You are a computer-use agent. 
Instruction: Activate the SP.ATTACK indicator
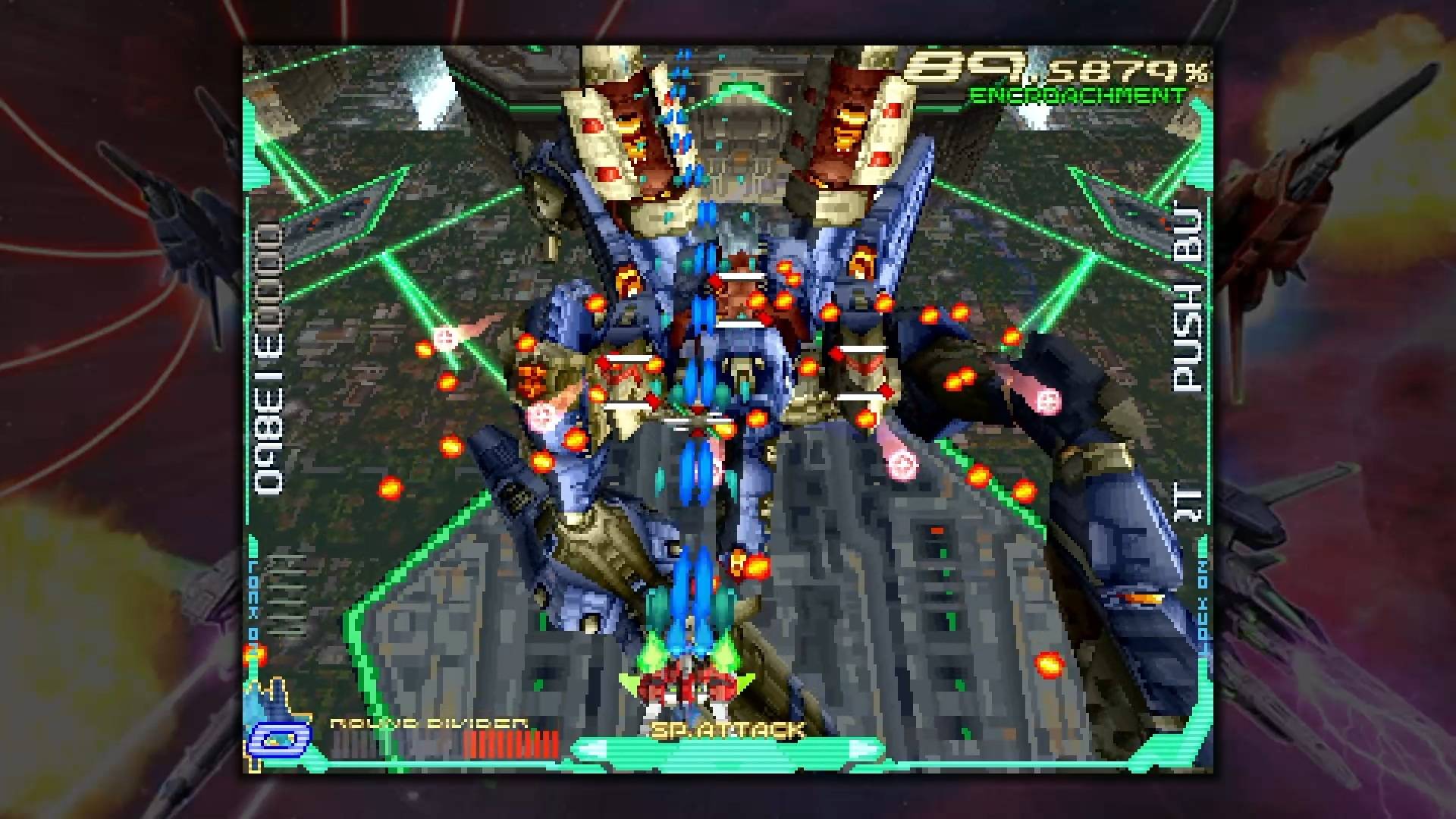click(x=726, y=731)
